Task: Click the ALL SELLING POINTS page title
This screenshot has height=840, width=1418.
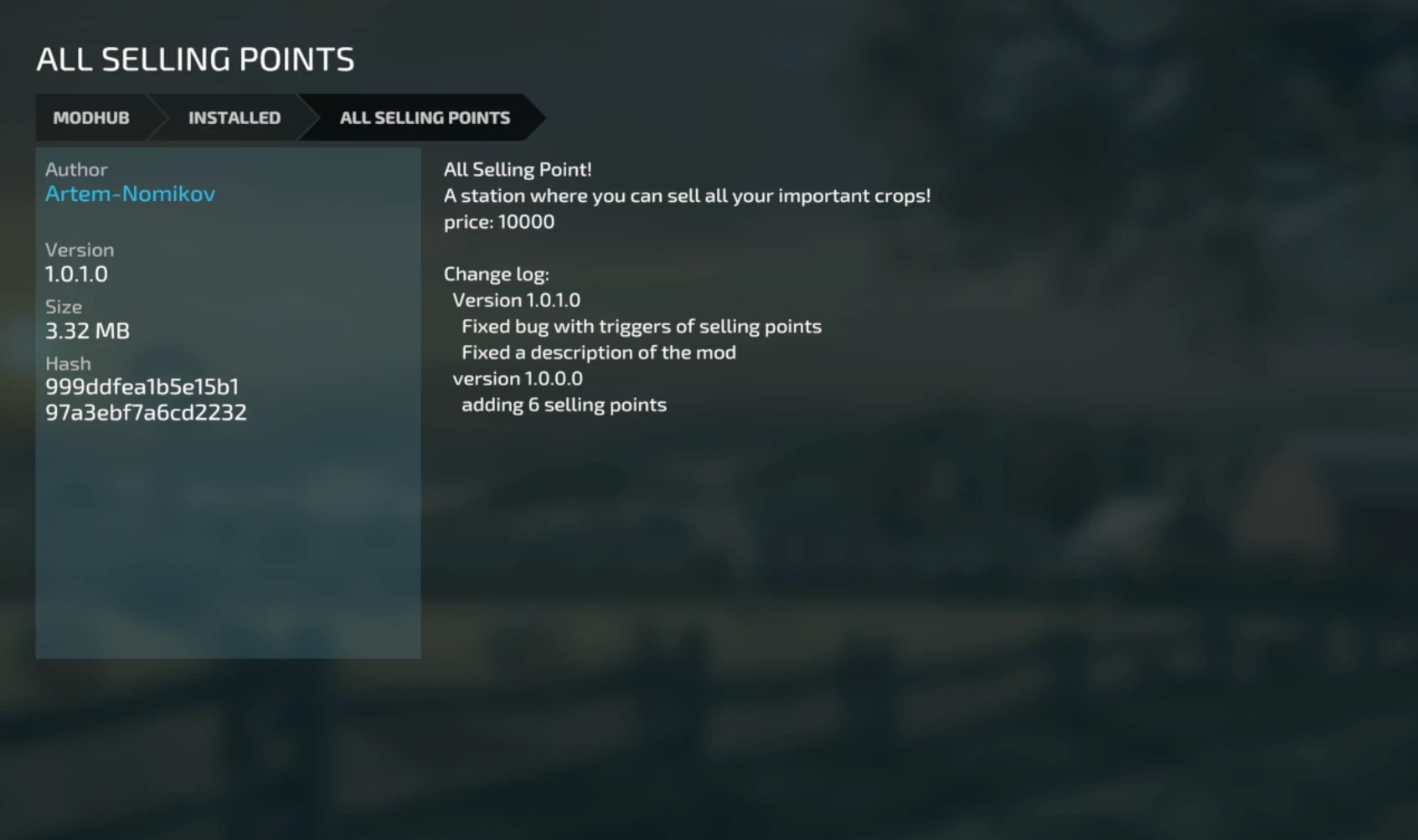Action: point(195,59)
